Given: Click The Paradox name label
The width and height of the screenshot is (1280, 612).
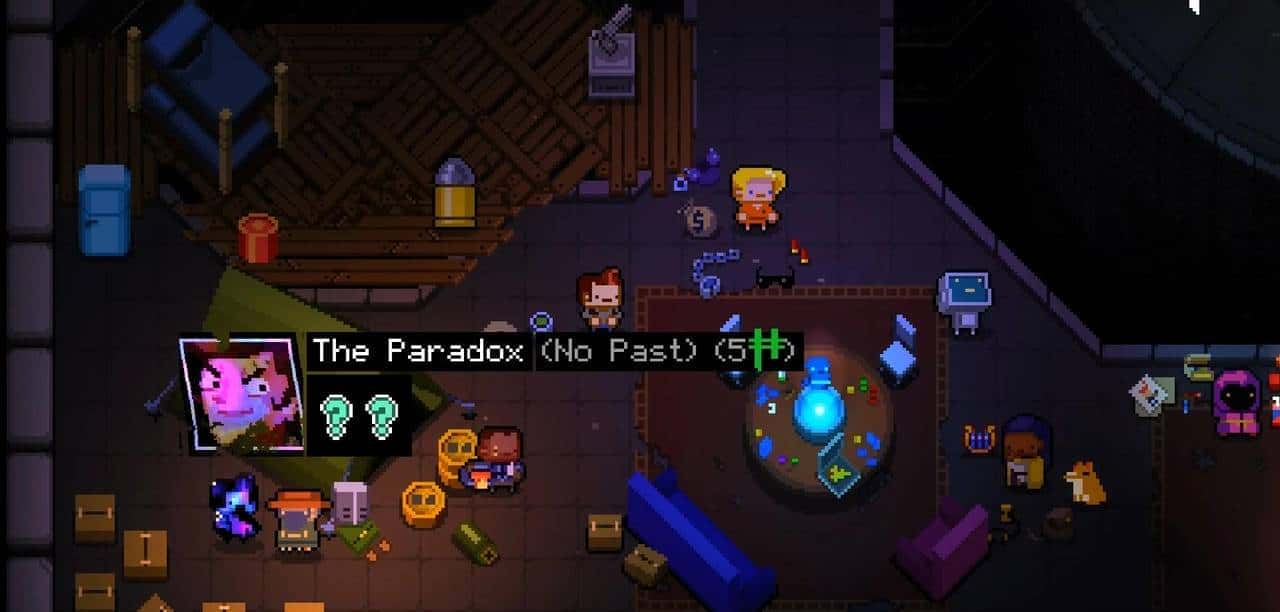Looking at the screenshot, I should 418,351.
